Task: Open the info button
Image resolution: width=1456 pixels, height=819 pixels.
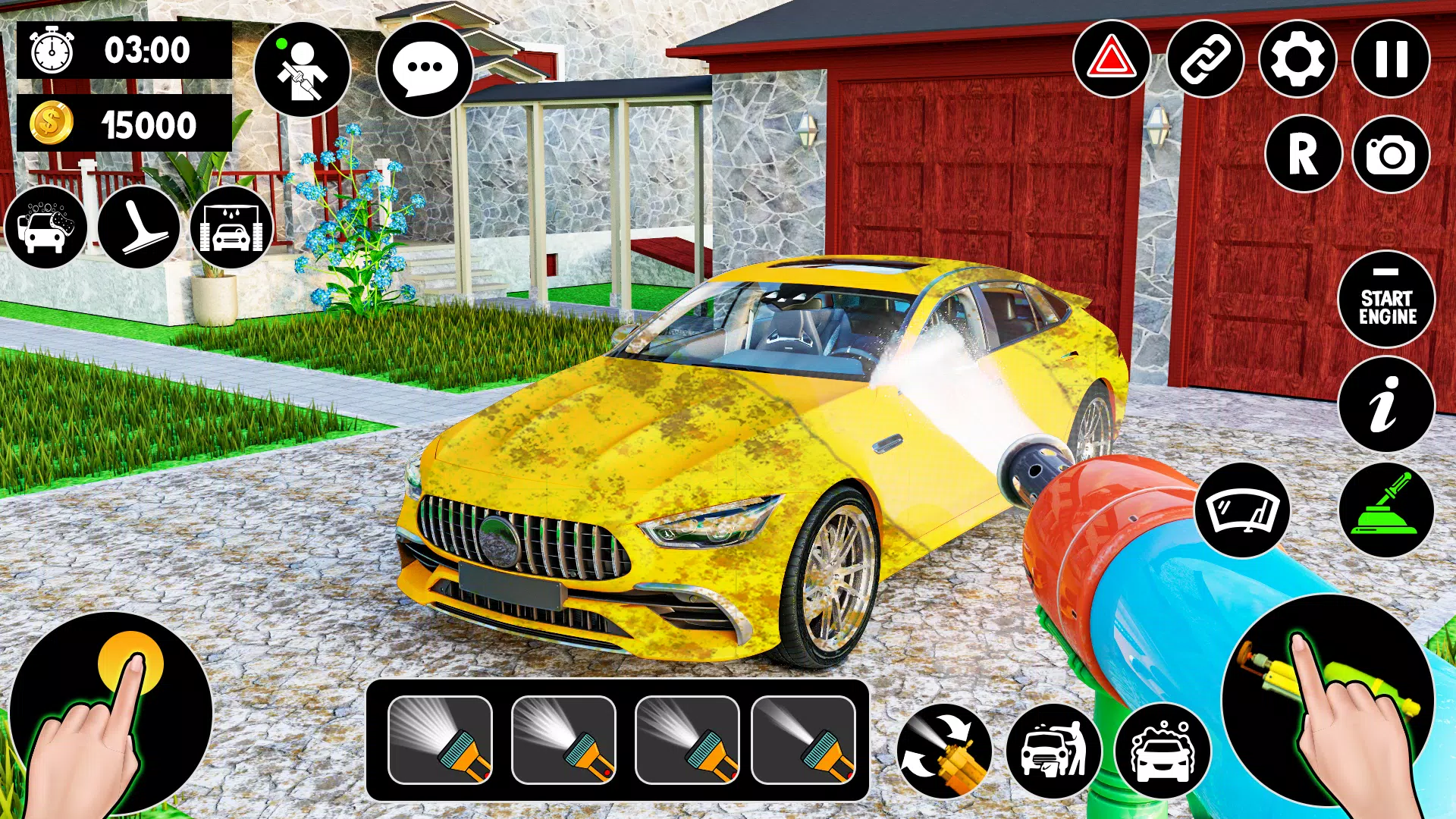Action: pos(1386,404)
